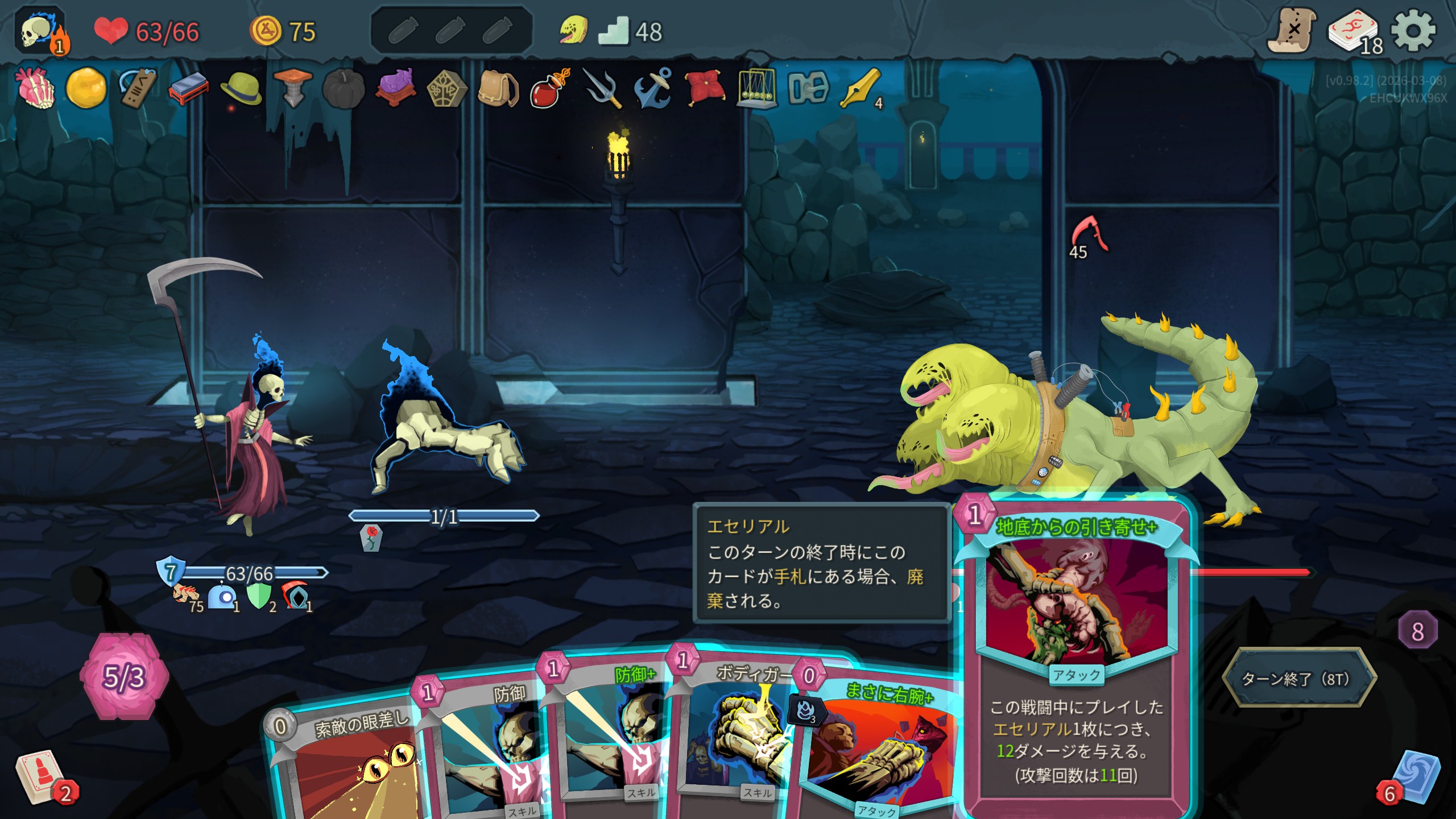The image size is (1456, 819).
Task: Inspect the fountain pen relic
Action: tap(859, 88)
